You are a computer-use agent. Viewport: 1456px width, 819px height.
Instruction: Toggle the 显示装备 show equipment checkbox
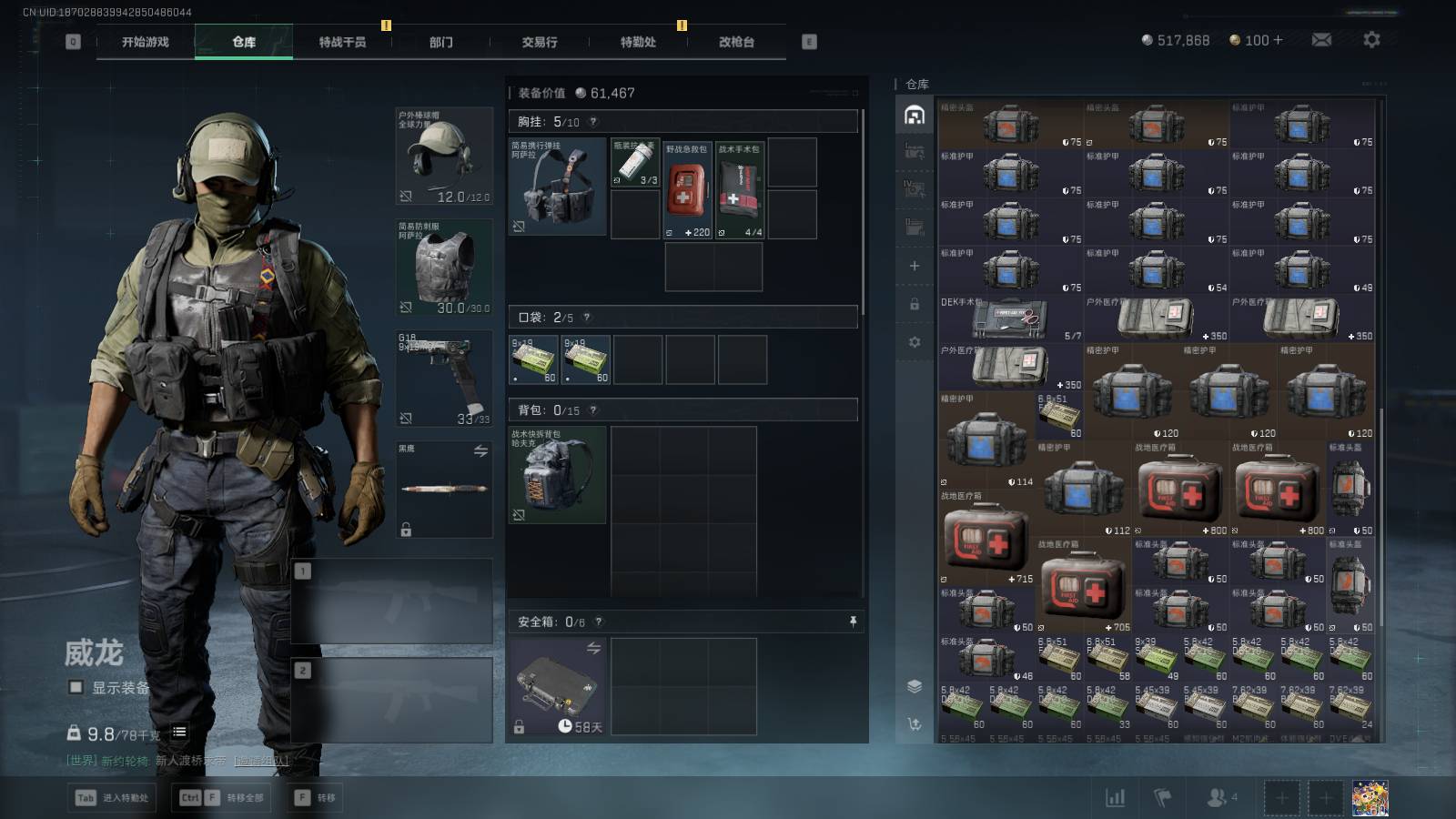[x=76, y=688]
